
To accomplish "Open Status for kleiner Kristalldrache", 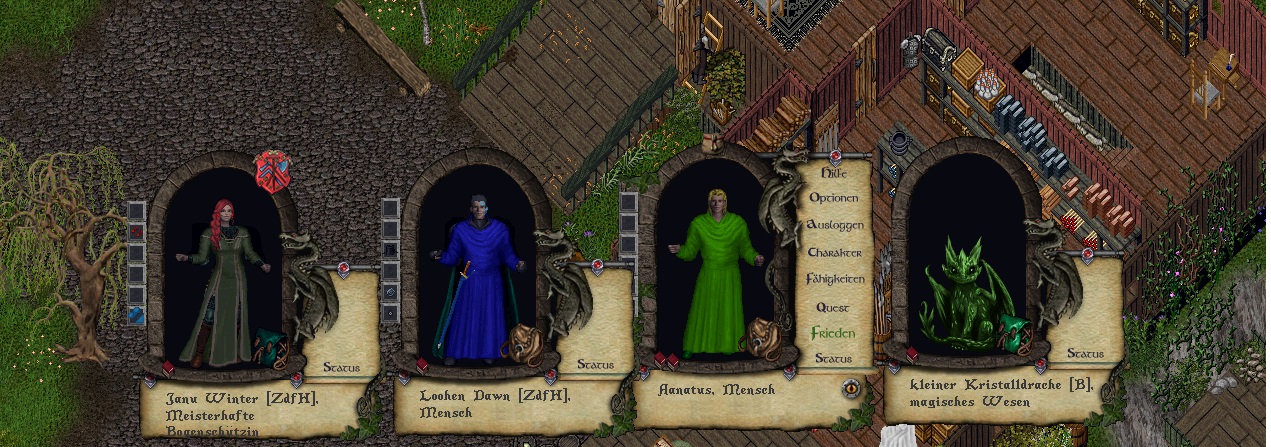I will (x=1085, y=353).
